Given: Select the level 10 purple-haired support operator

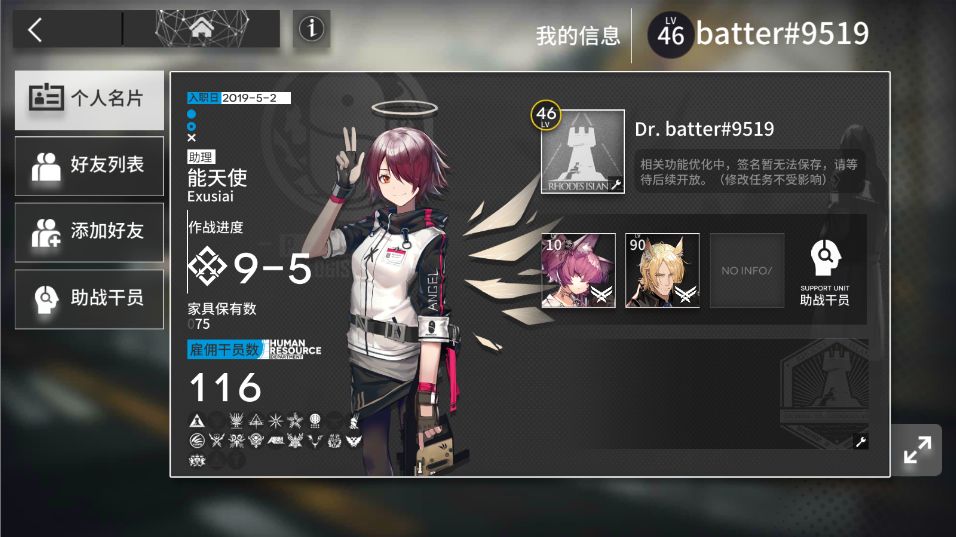Looking at the screenshot, I should pyautogui.click(x=579, y=270).
